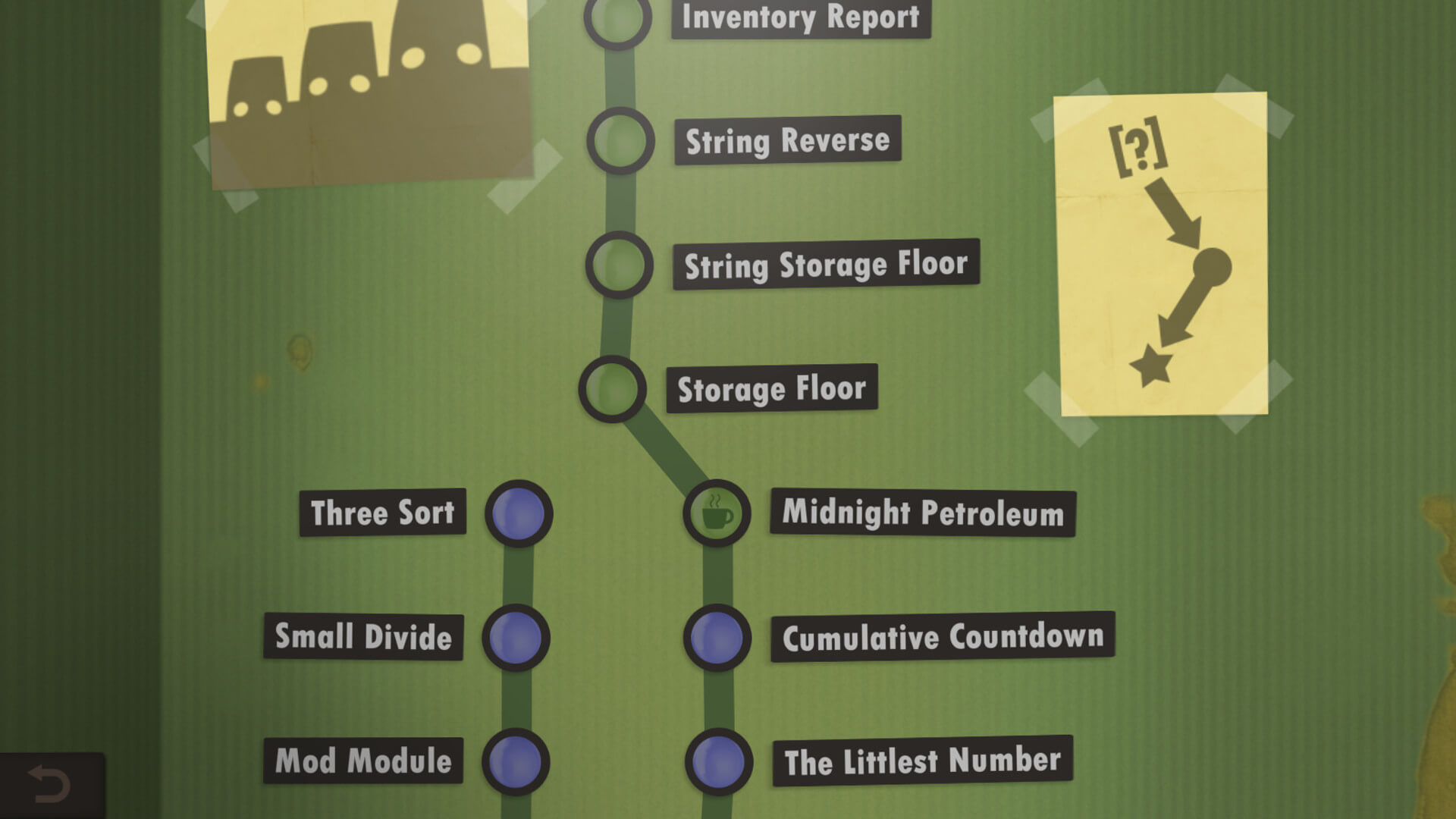Open the Midnight Petroleum level label
The width and height of the screenshot is (1456, 819).
pos(921,513)
